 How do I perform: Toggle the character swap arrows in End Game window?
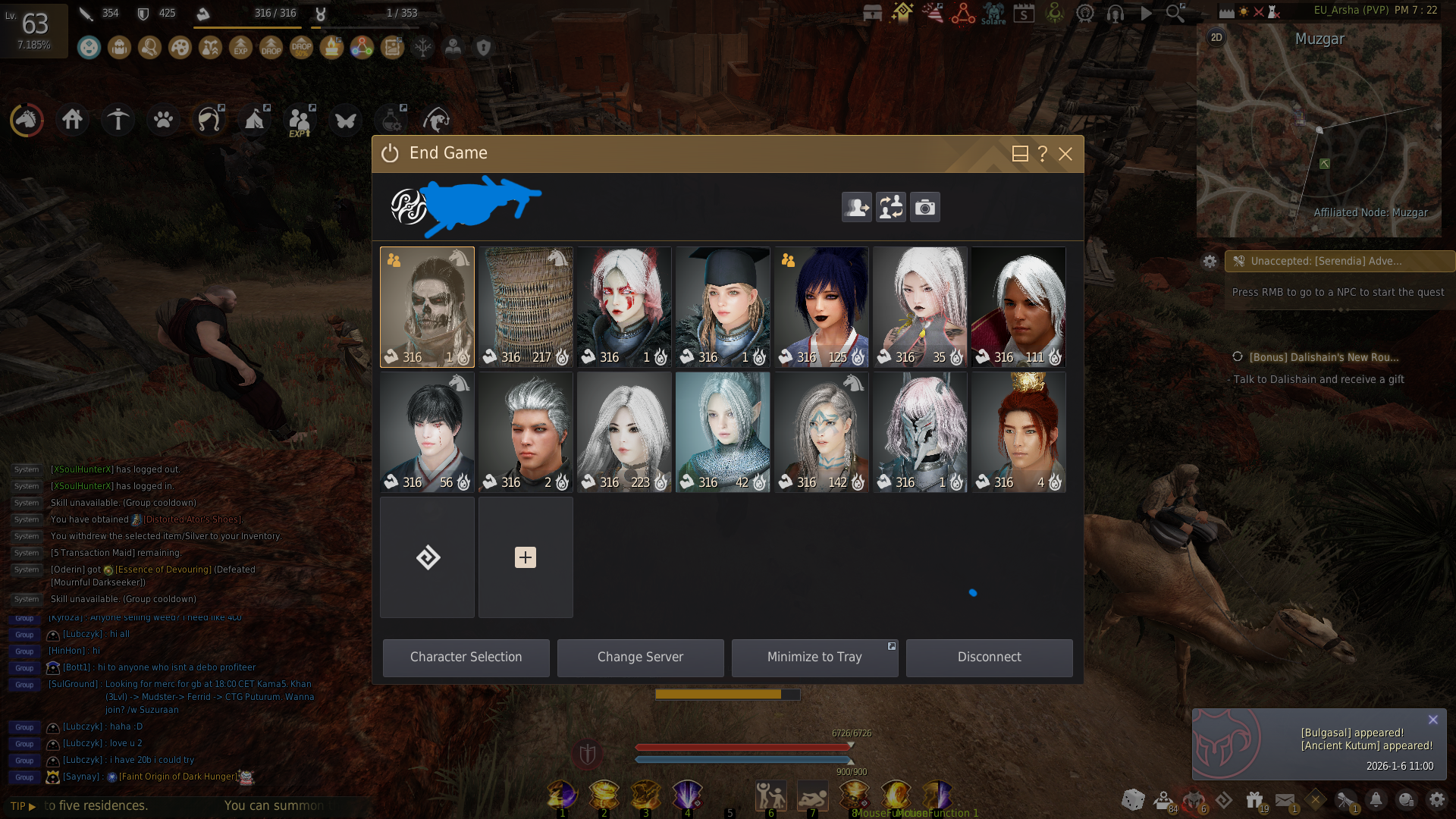[890, 207]
